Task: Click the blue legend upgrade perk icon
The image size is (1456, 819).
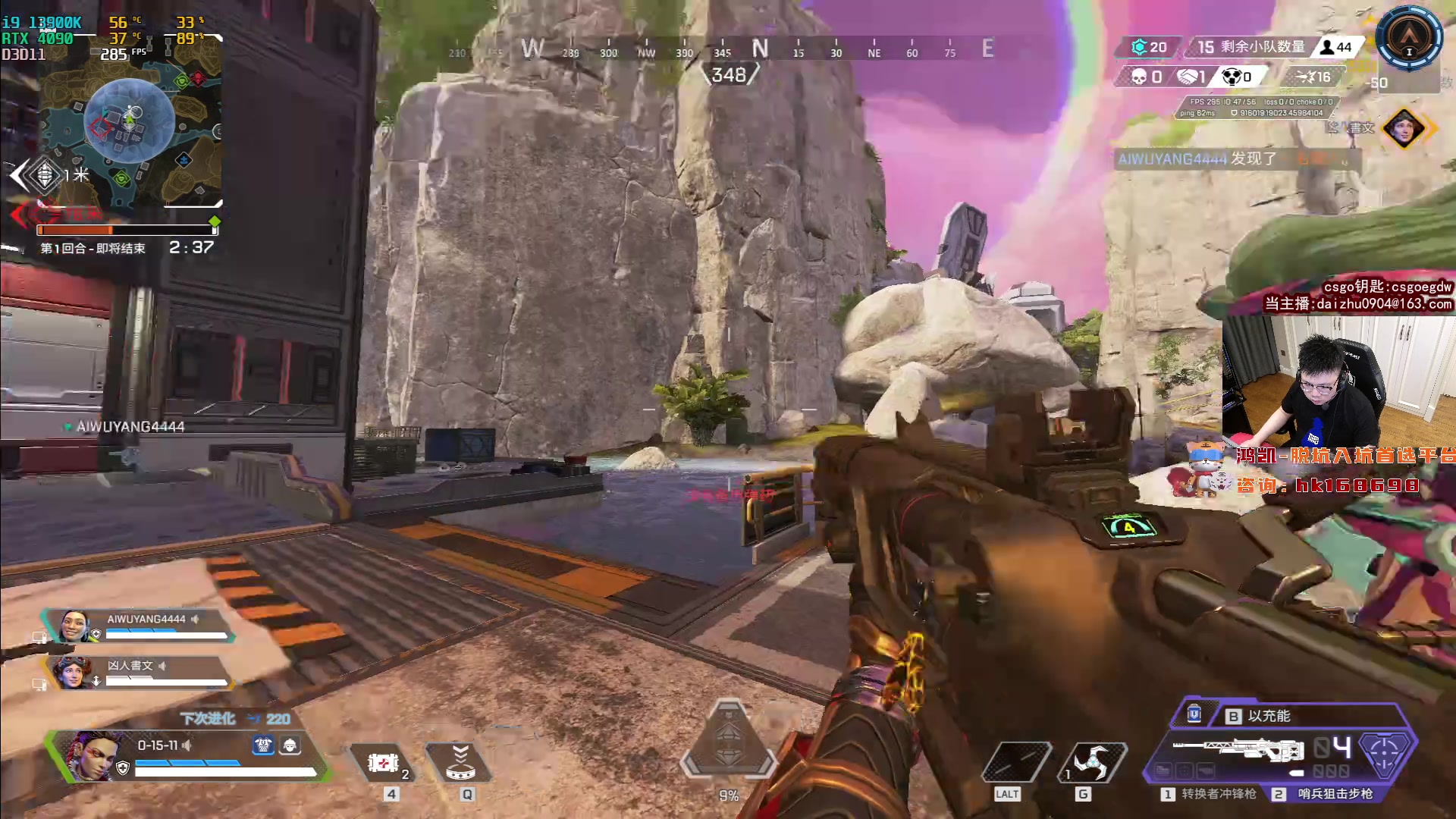Action: 263,745
